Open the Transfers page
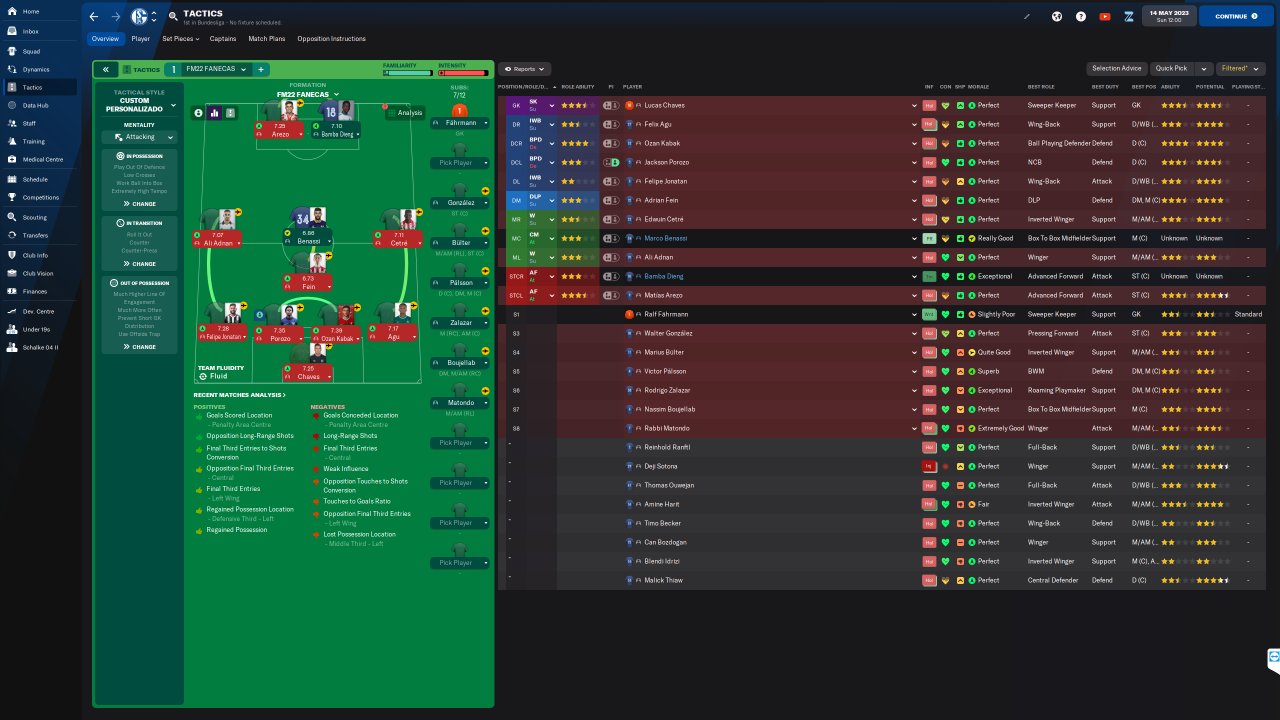 [x=35, y=235]
